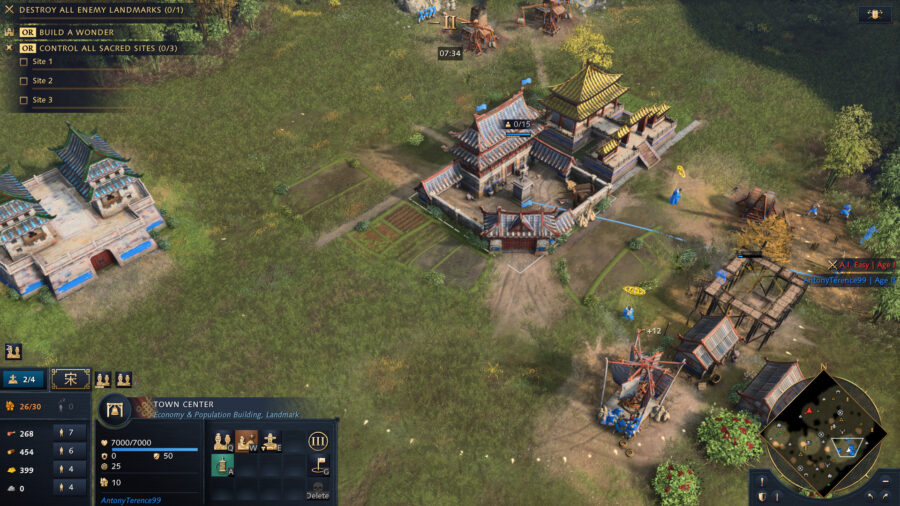900x506 pixels.
Task: Choose Site 2 in the objectives list
Action: (x=42, y=81)
